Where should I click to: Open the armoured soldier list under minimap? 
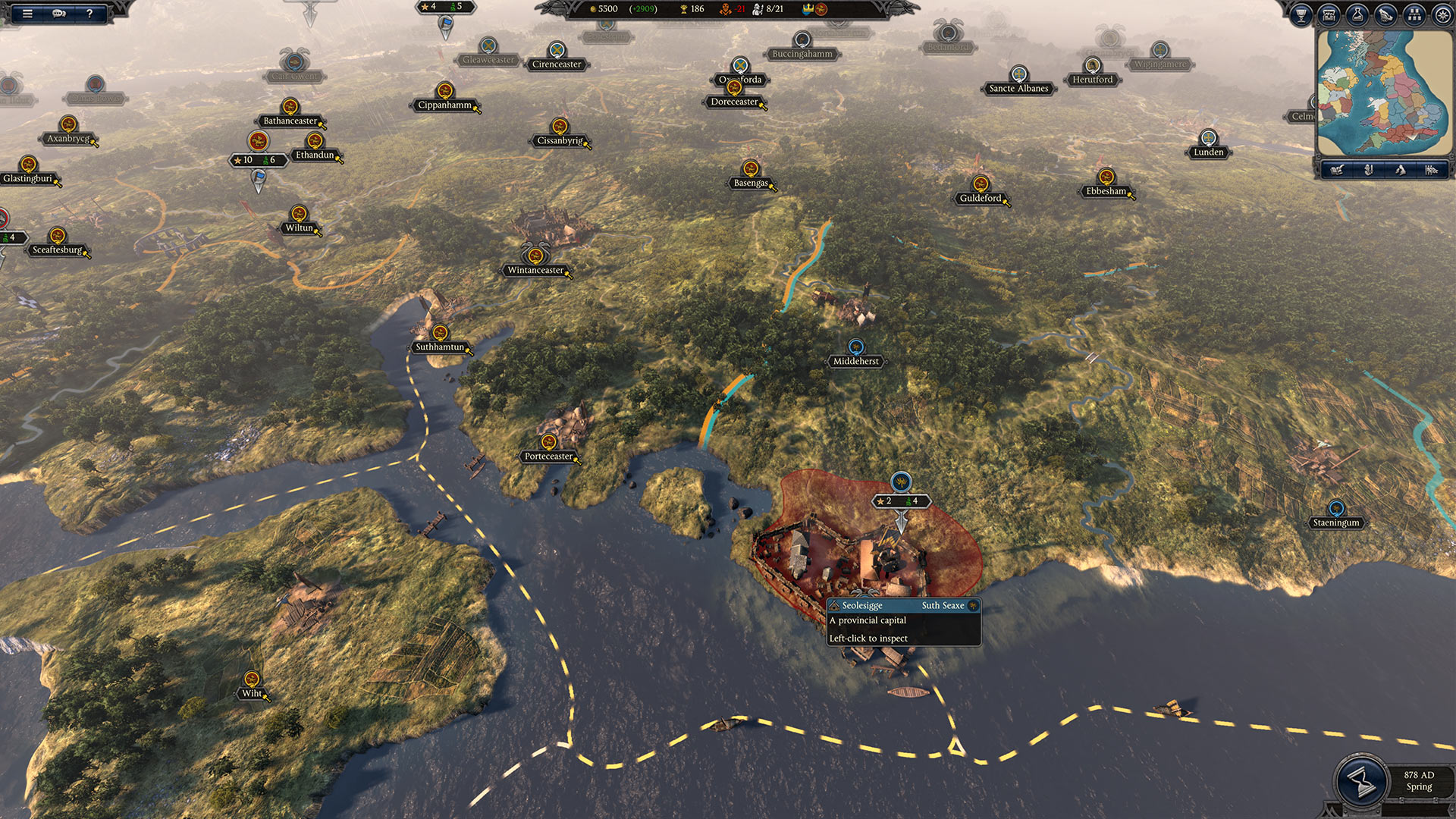(x=1369, y=170)
